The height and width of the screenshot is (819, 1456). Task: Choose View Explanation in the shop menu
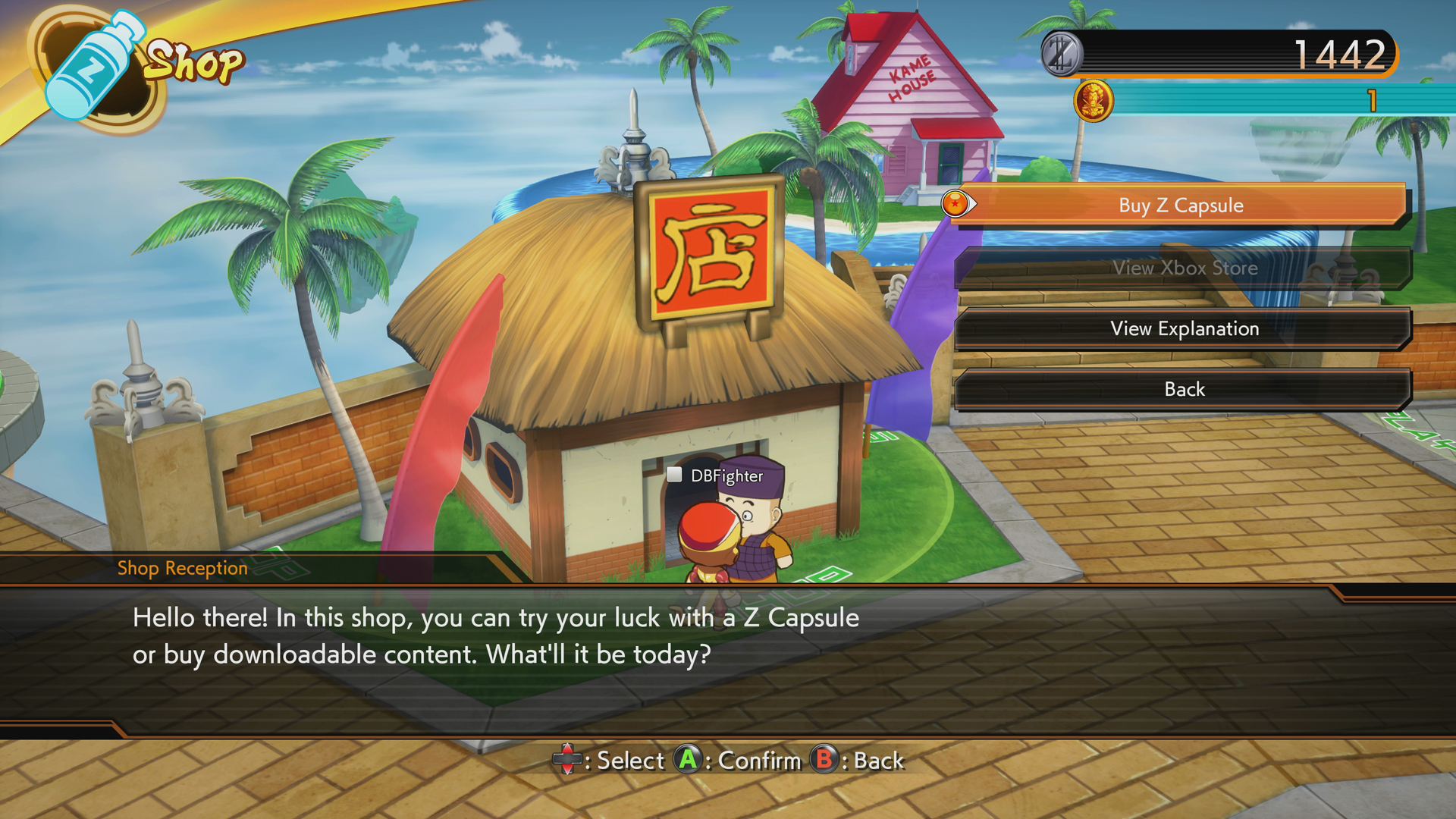tap(1185, 328)
